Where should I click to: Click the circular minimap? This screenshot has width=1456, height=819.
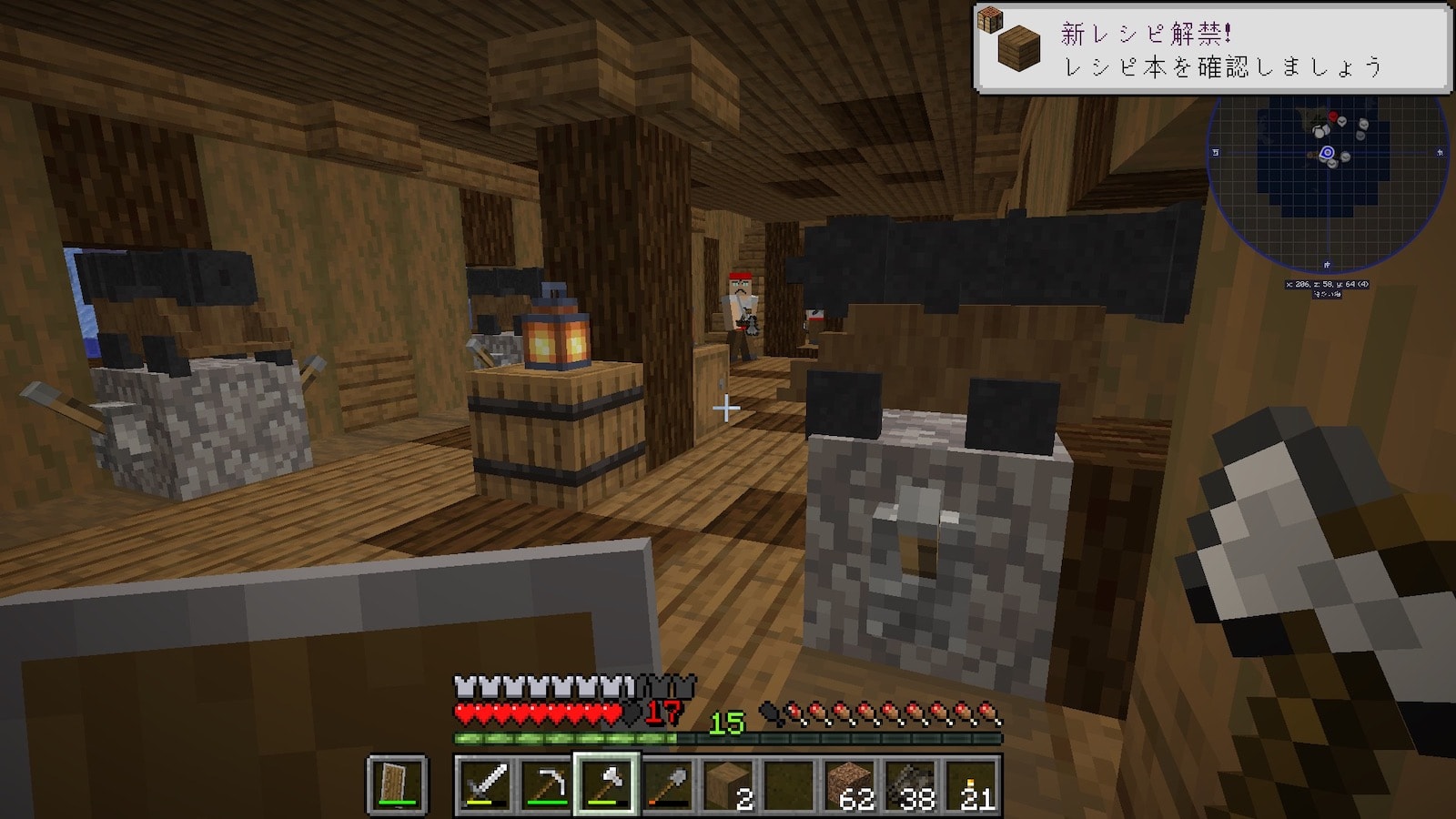point(1328,155)
